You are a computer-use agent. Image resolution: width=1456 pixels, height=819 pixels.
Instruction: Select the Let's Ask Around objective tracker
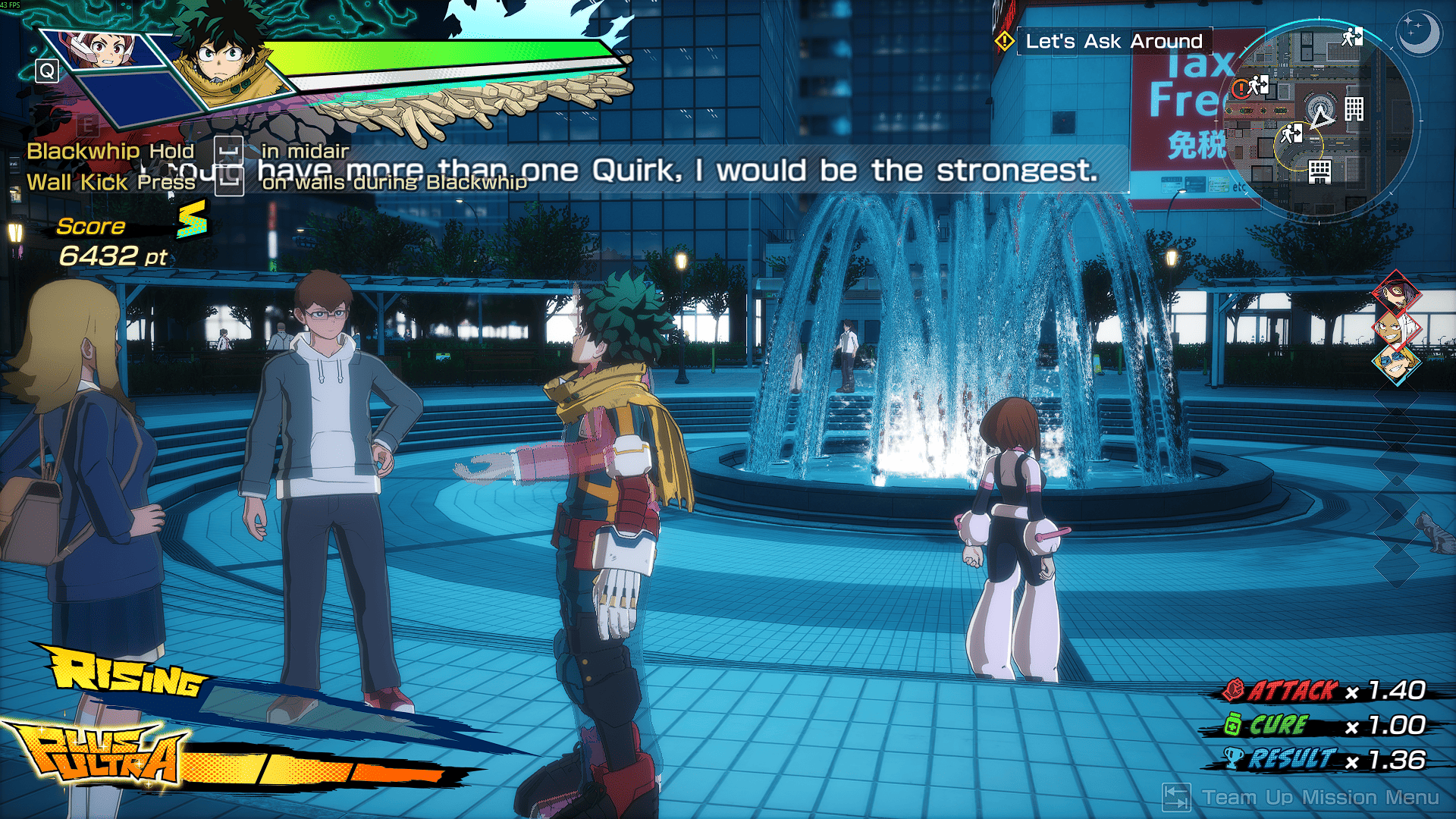coord(1112,41)
